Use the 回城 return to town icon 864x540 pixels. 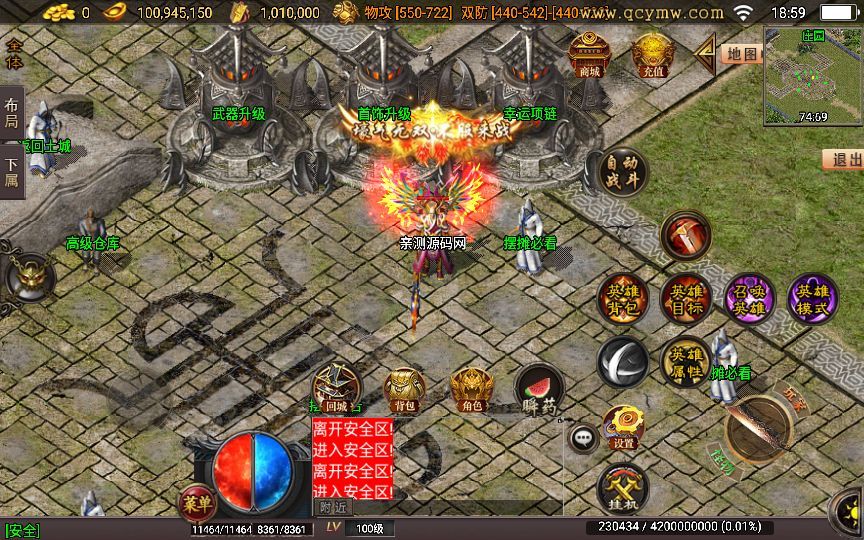click(336, 389)
